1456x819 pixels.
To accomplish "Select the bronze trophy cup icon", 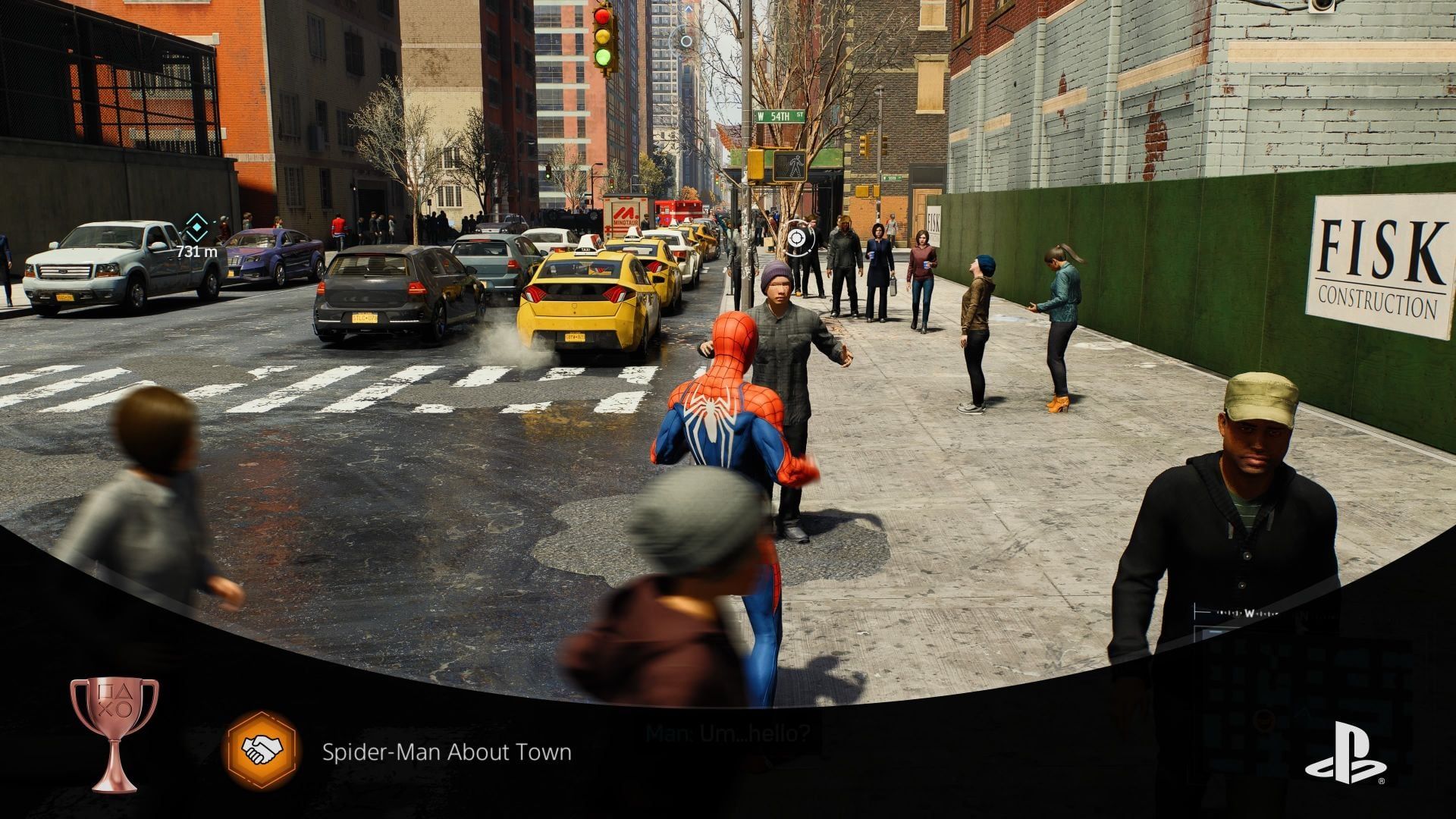I will (115, 733).
